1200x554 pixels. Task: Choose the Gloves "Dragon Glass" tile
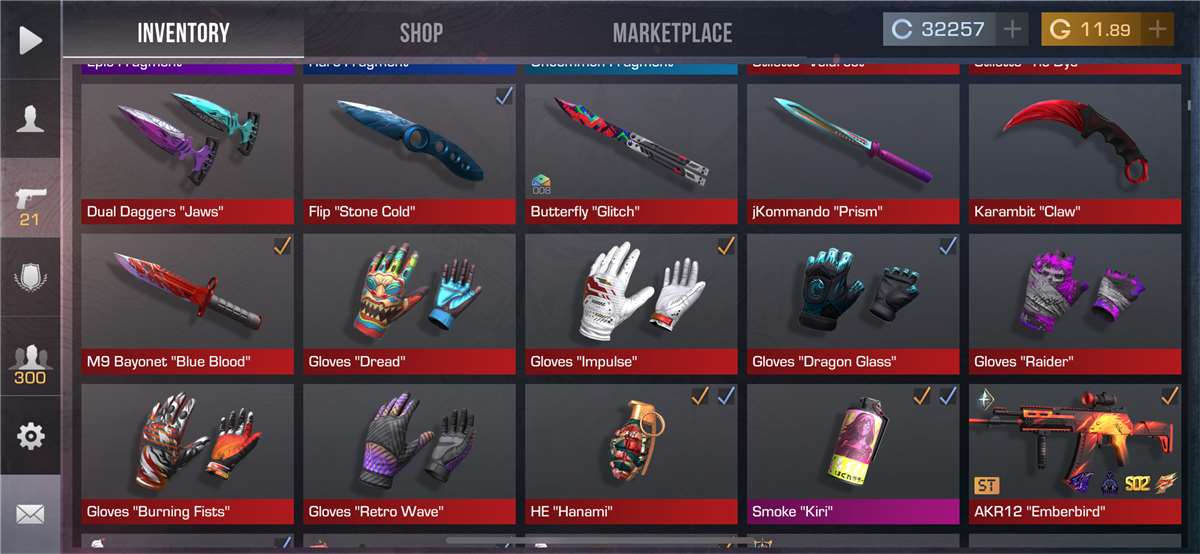pyautogui.click(x=853, y=300)
